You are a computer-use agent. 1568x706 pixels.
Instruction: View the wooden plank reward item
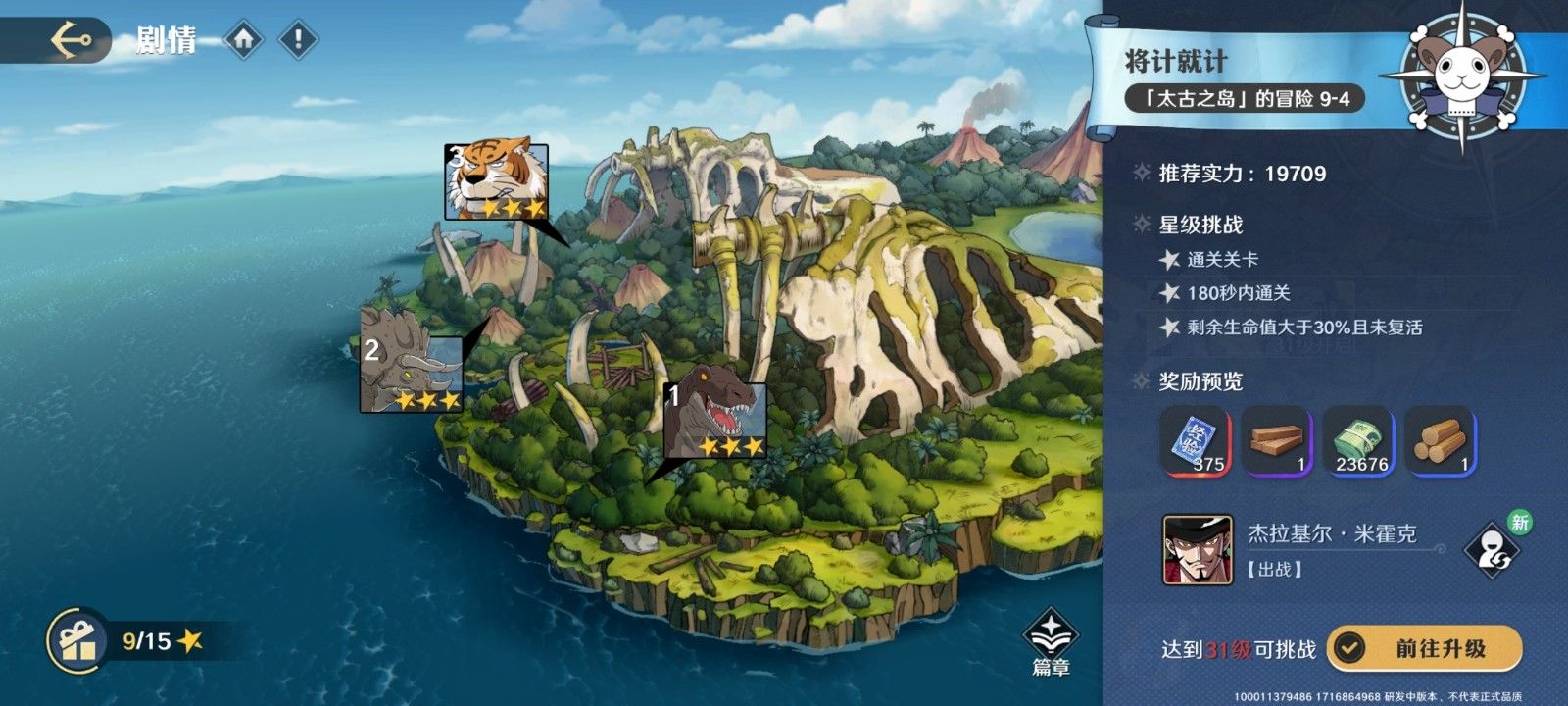point(1277,442)
